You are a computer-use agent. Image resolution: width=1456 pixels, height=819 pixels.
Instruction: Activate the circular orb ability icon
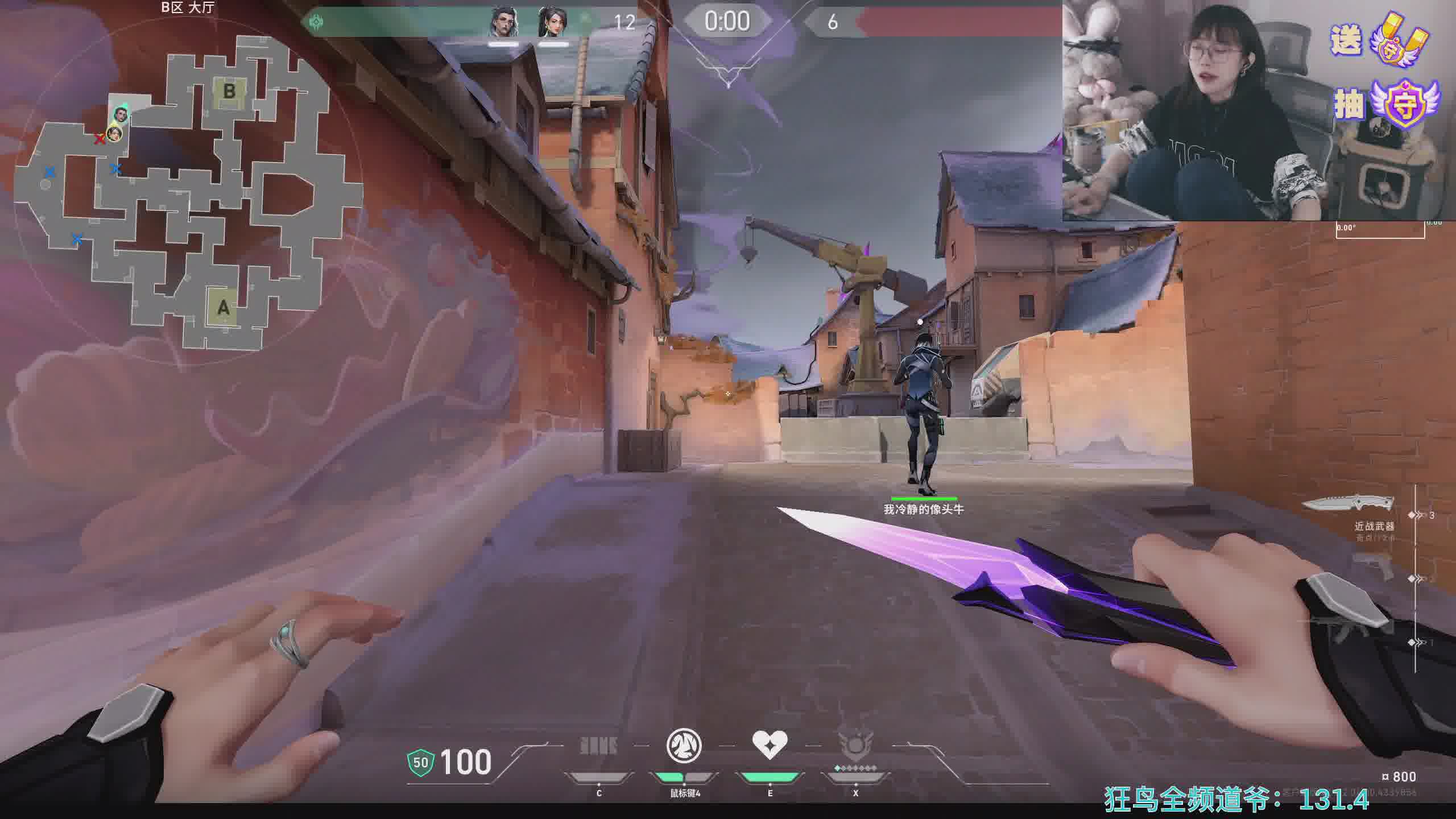tap(684, 746)
